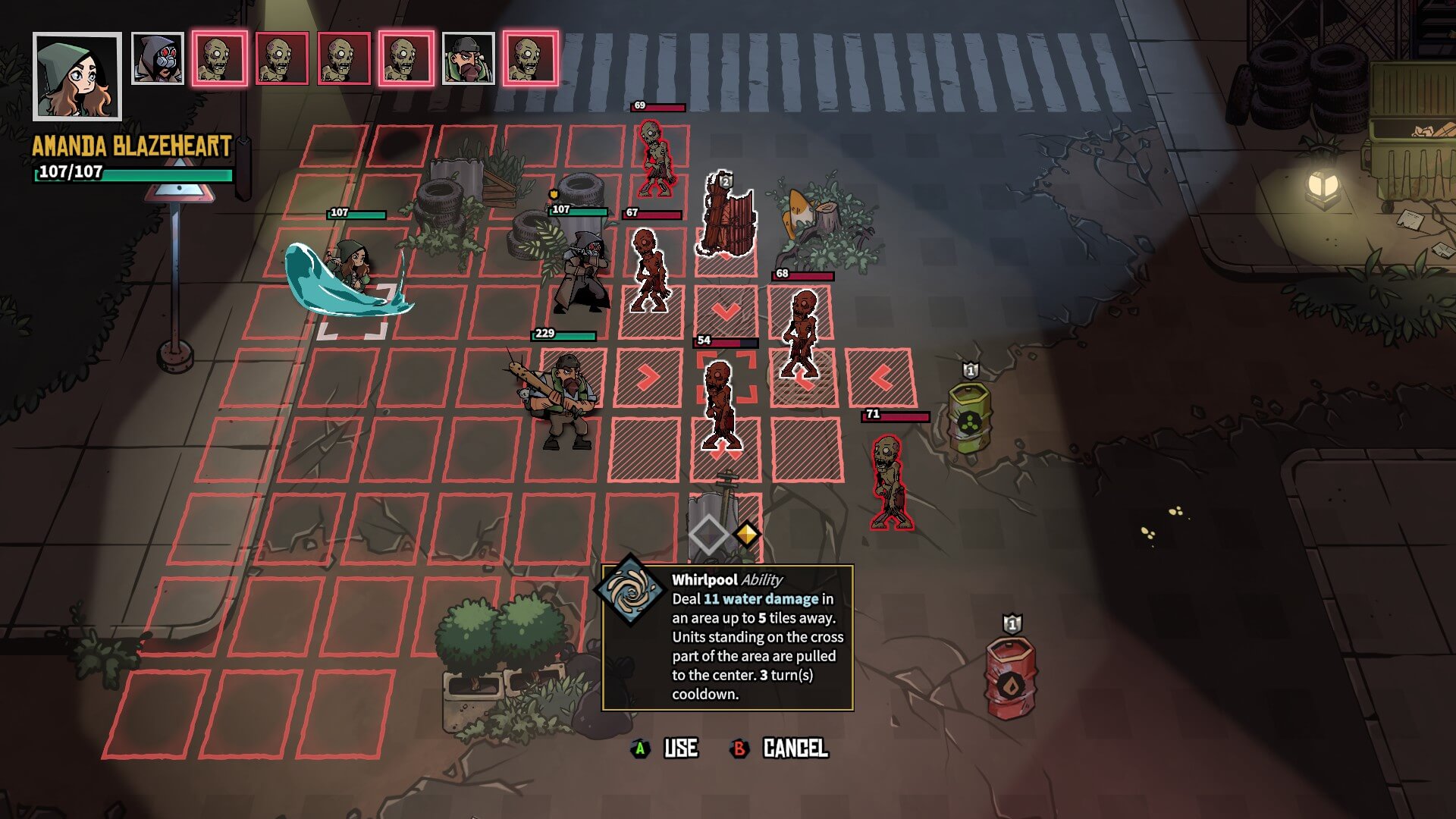1456x819 pixels.
Task: Choose the bearded capped man's turn-order portrait
Action: [468, 58]
